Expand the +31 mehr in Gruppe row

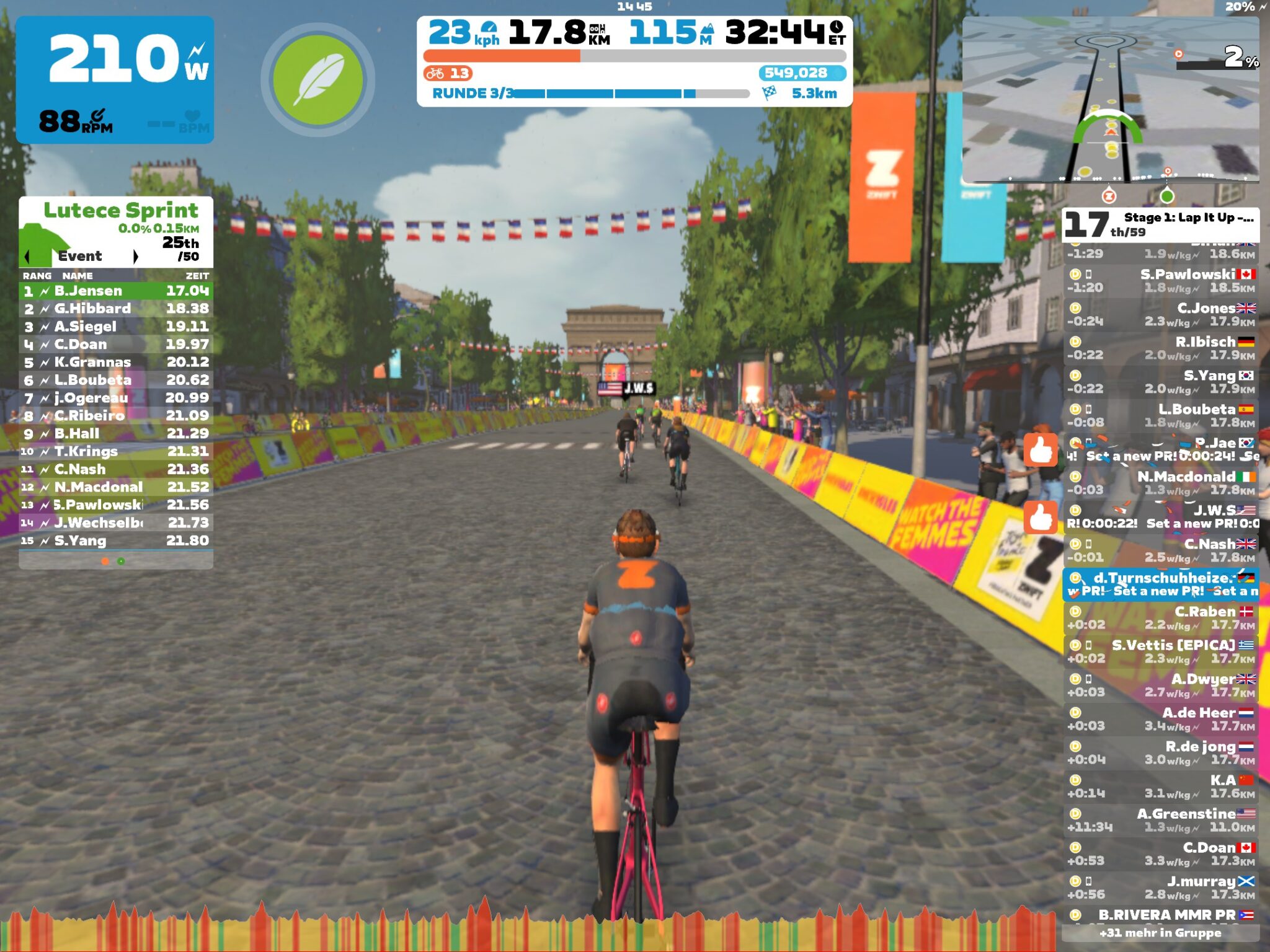click(1160, 933)
